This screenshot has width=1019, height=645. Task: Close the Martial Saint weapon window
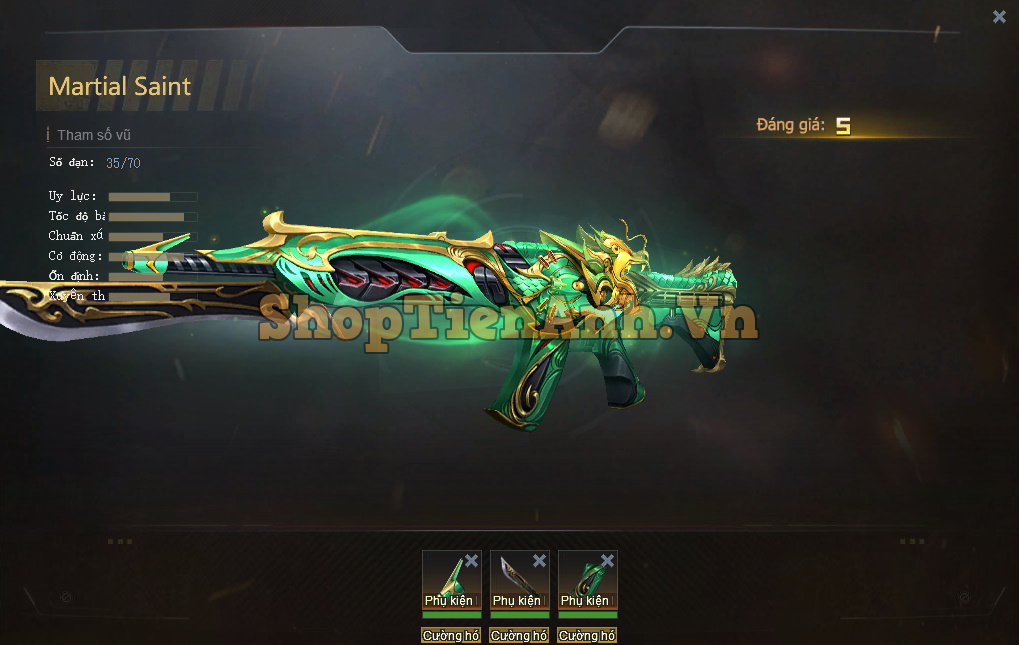pyautogui.click(x=999, y=17)
